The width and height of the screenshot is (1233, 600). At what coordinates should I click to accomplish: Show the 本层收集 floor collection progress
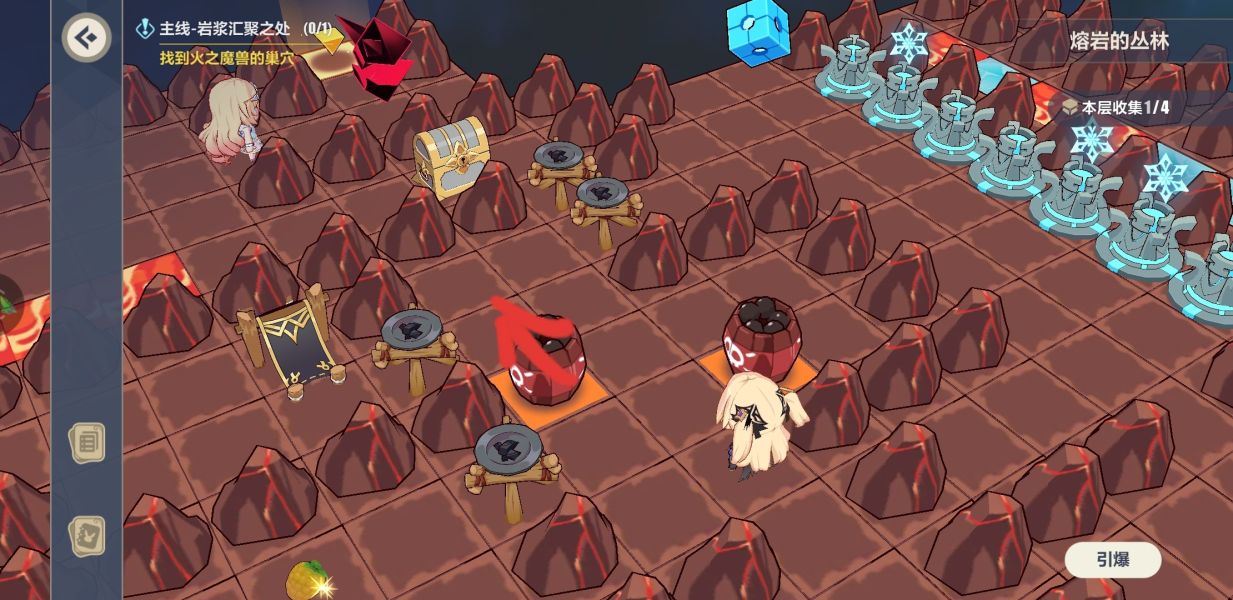(1115, 107)
